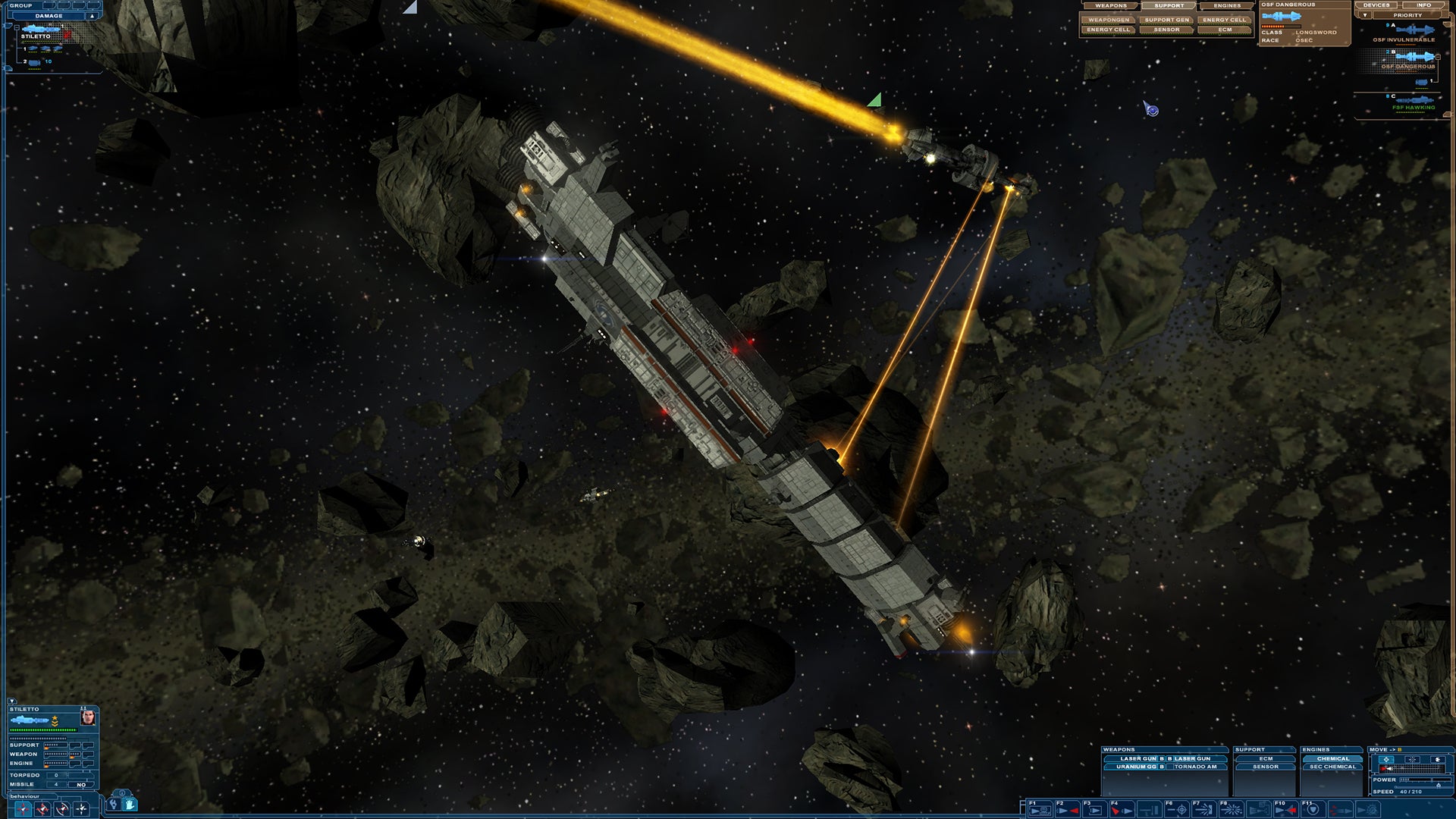Target the enemy ECM device
This screenshot has height=819, width=1456.
click(1225, 30)
